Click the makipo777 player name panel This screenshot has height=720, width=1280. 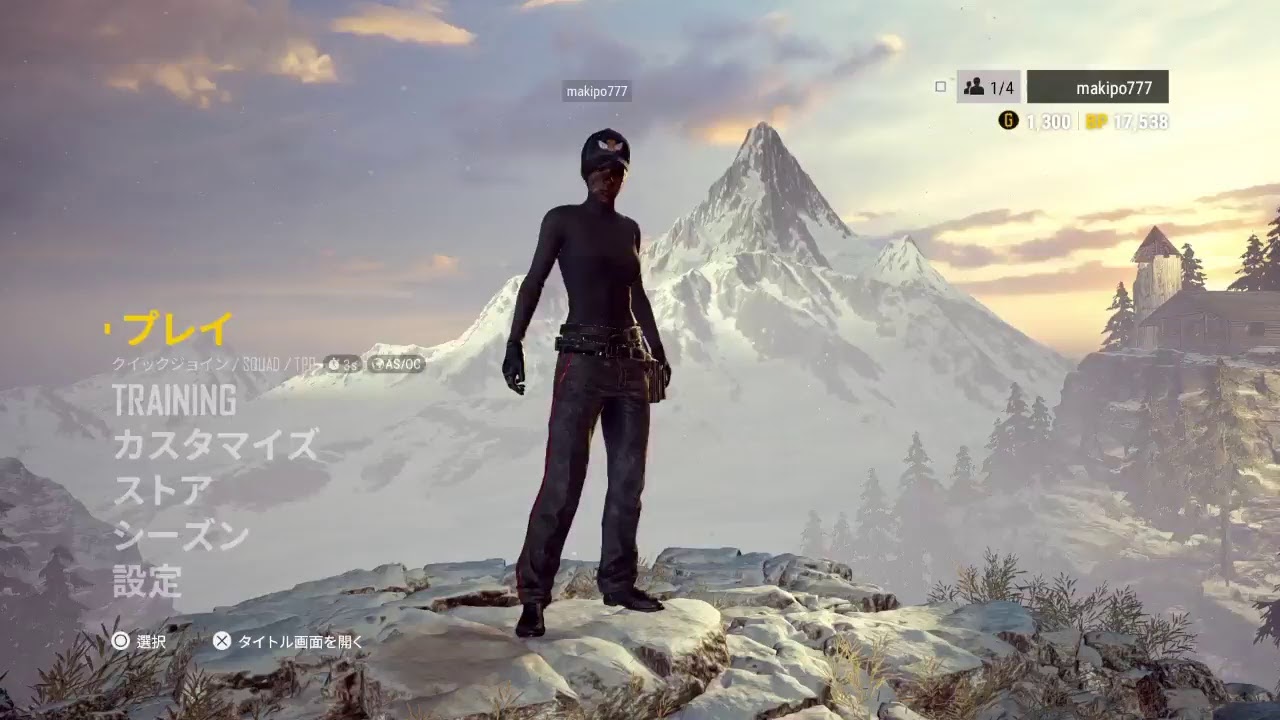click(1097, 87)
